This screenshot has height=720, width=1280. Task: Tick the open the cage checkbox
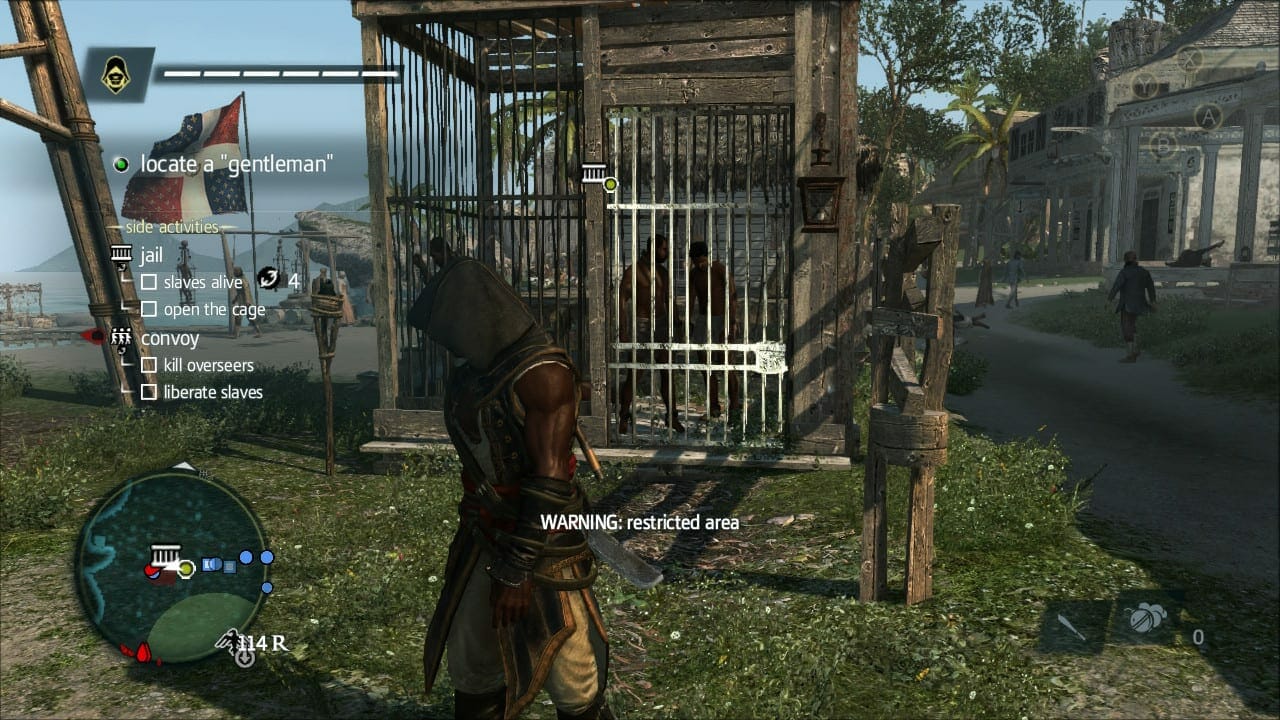[x=149, y=309]
